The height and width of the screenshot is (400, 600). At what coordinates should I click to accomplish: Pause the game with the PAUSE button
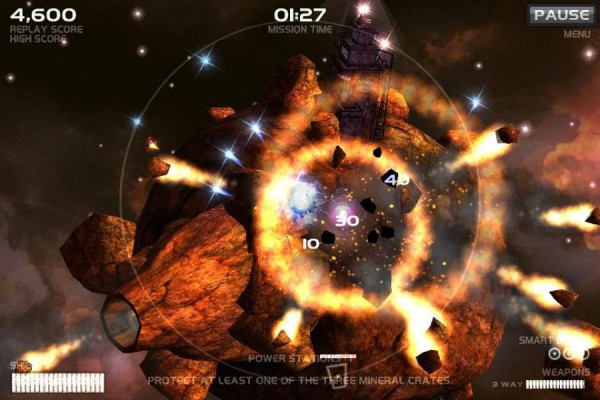(561, 15)
